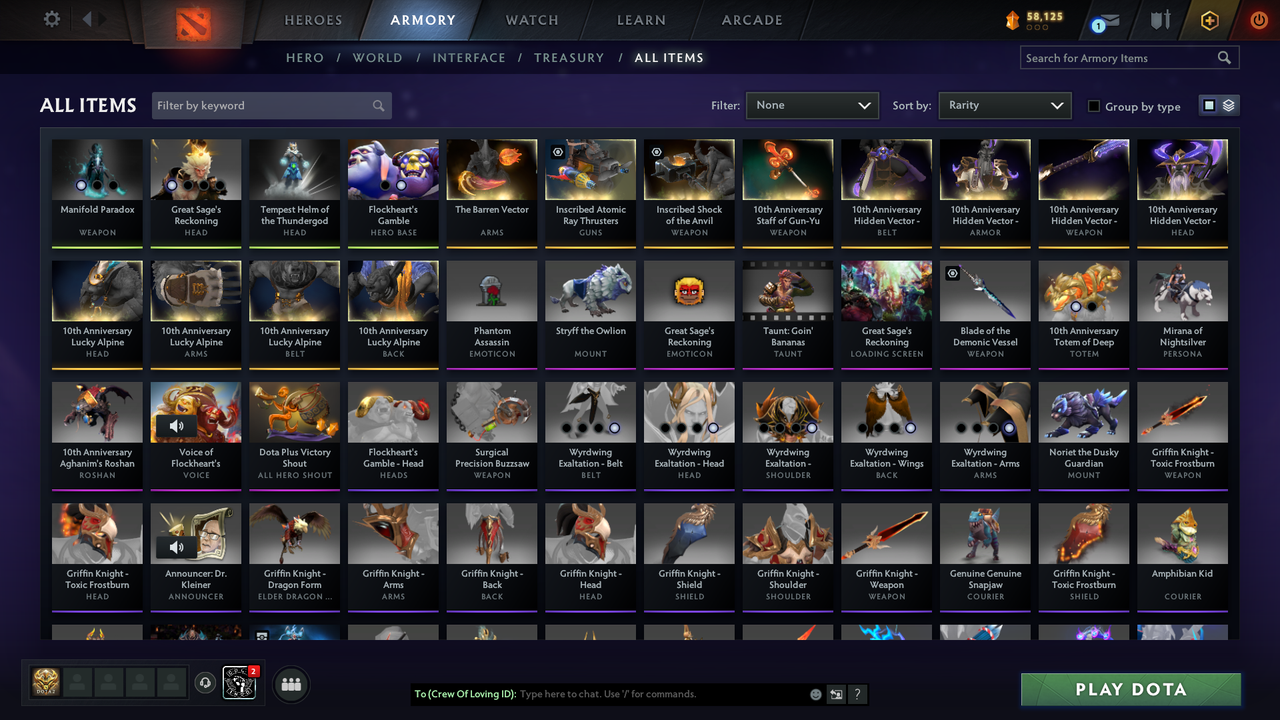Enable the Group by type checkbox
The width and height of the screenshot is (1280, 720).
(1093, 106)
